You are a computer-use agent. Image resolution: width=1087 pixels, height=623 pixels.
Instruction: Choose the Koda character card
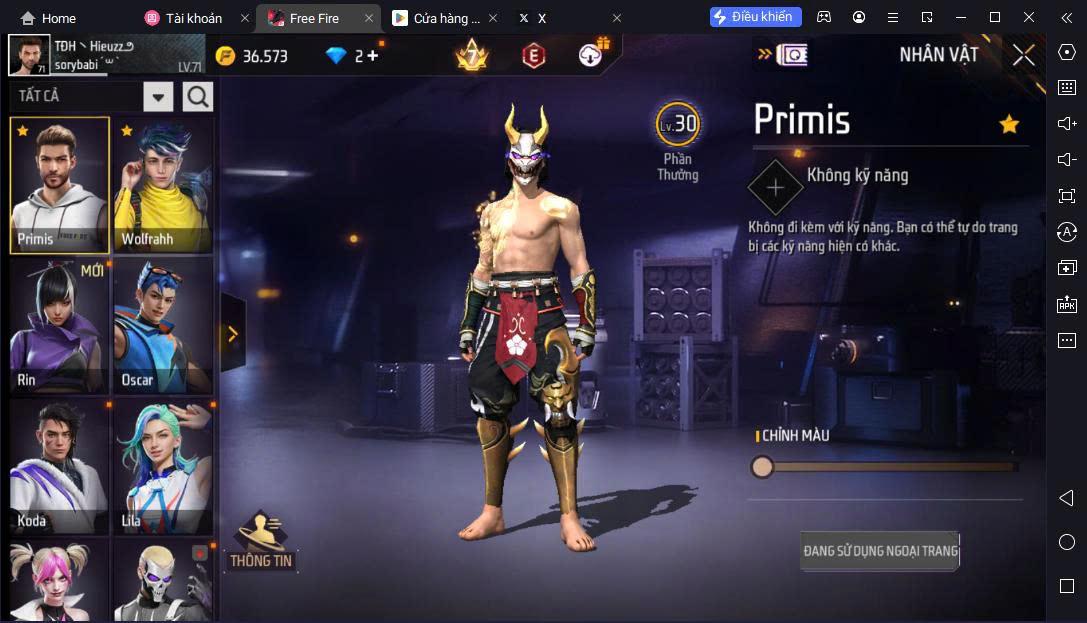coord(60,467)
